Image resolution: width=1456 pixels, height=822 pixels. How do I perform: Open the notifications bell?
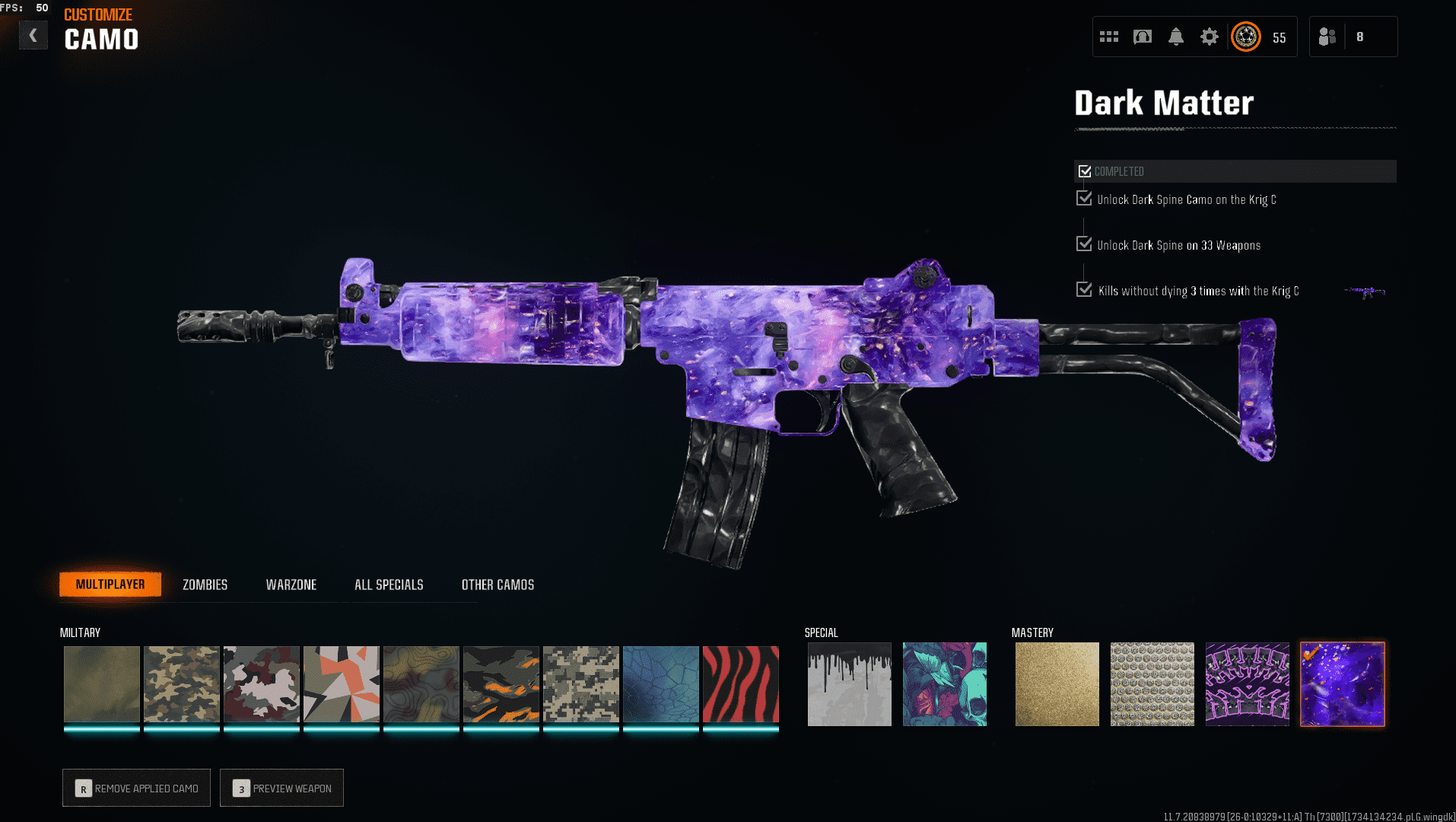tap(1175, 37)
